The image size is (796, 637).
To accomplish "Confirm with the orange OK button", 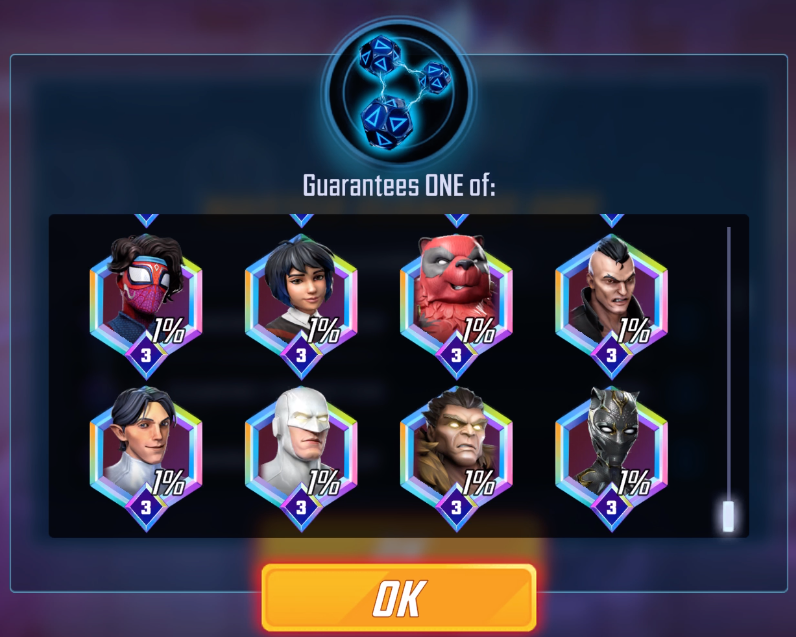I will pos(399,598).
